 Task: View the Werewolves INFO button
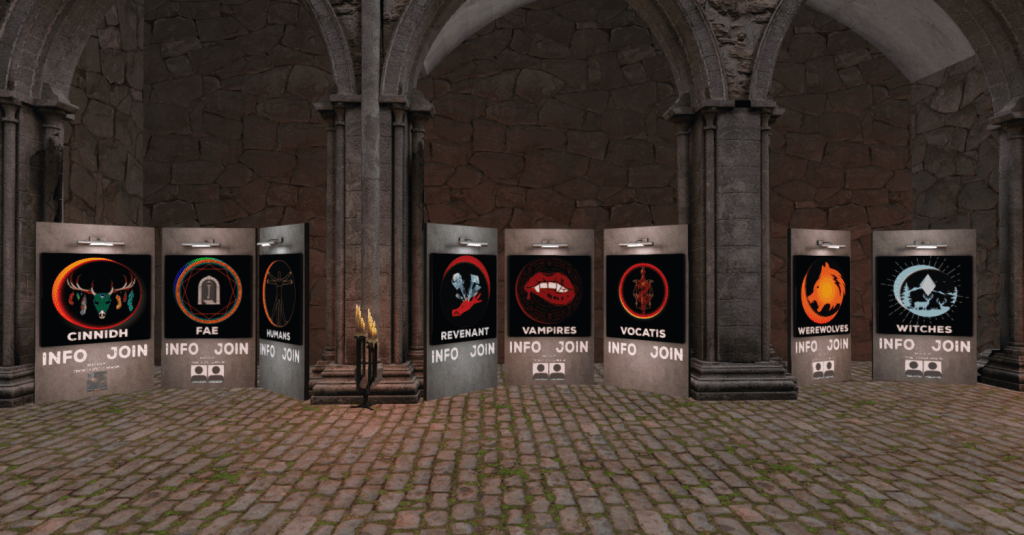(x=805, y=347)
